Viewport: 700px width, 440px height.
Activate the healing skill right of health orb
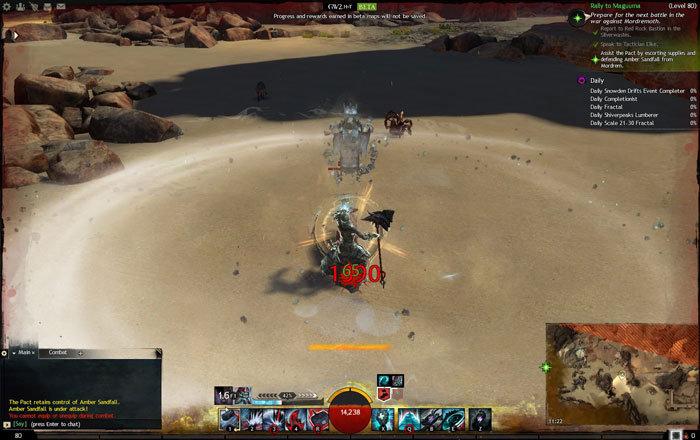pyautogui.click(x=383, y=419)
